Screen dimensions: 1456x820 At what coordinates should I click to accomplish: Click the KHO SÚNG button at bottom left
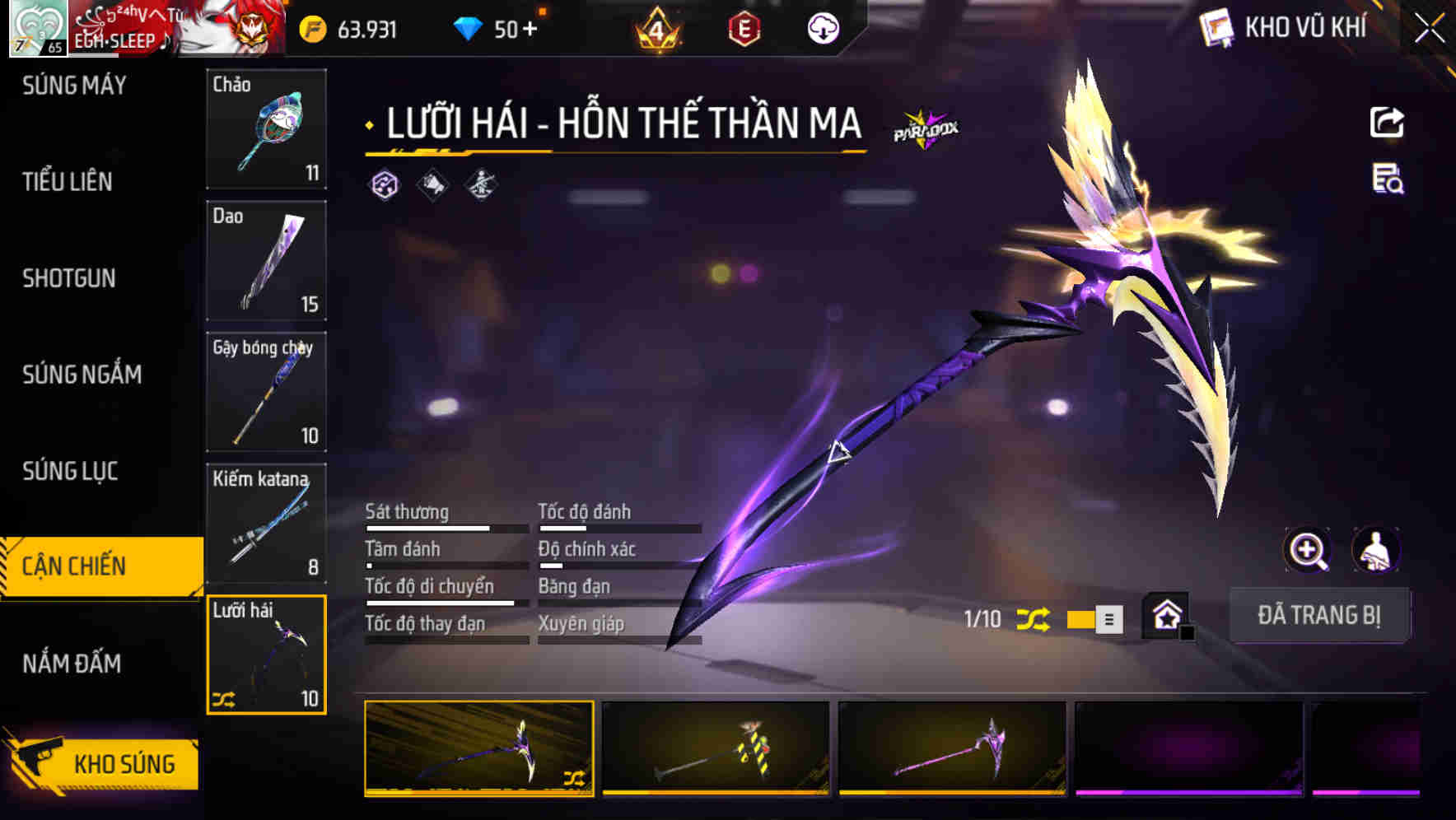pos(115,764)
